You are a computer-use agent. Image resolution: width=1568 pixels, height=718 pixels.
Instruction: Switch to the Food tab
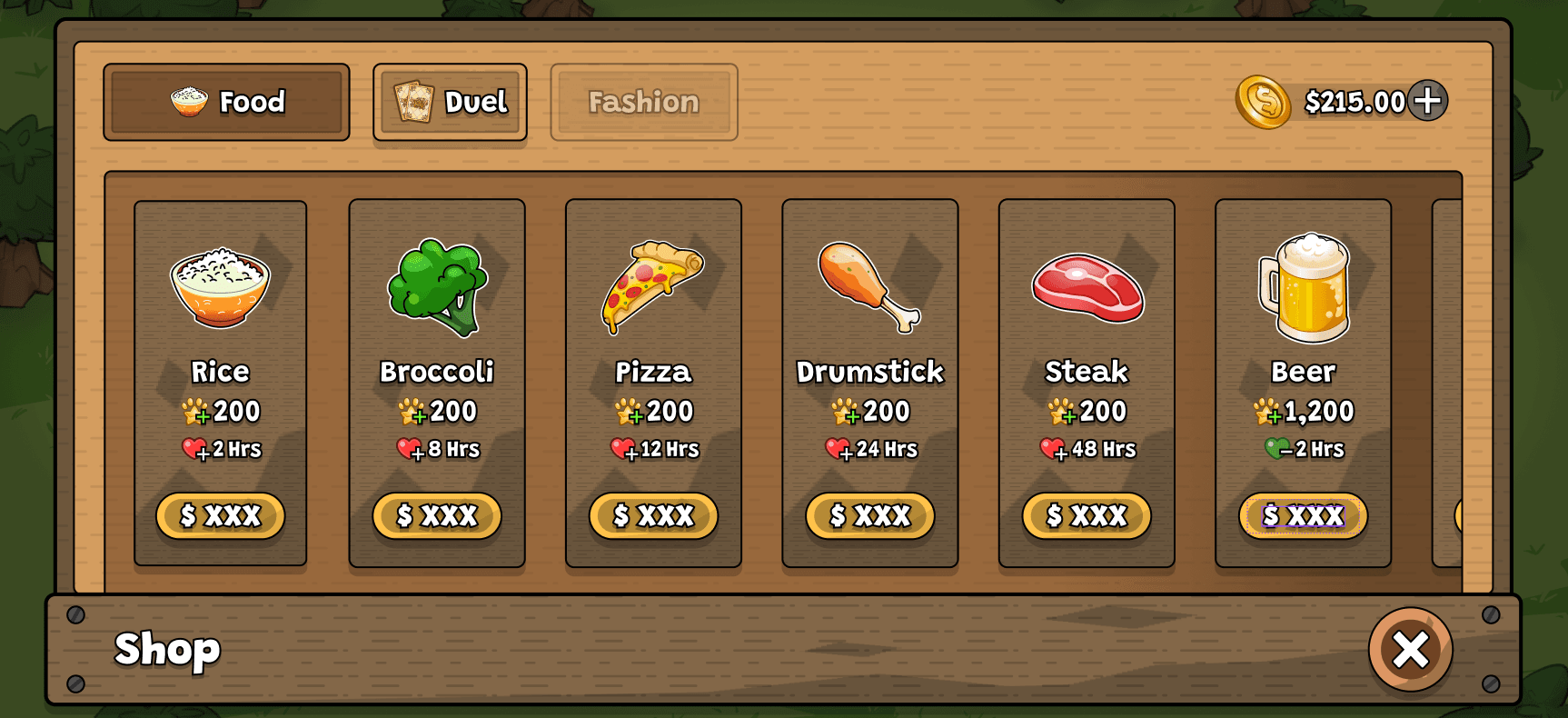[x=226, y=102]
